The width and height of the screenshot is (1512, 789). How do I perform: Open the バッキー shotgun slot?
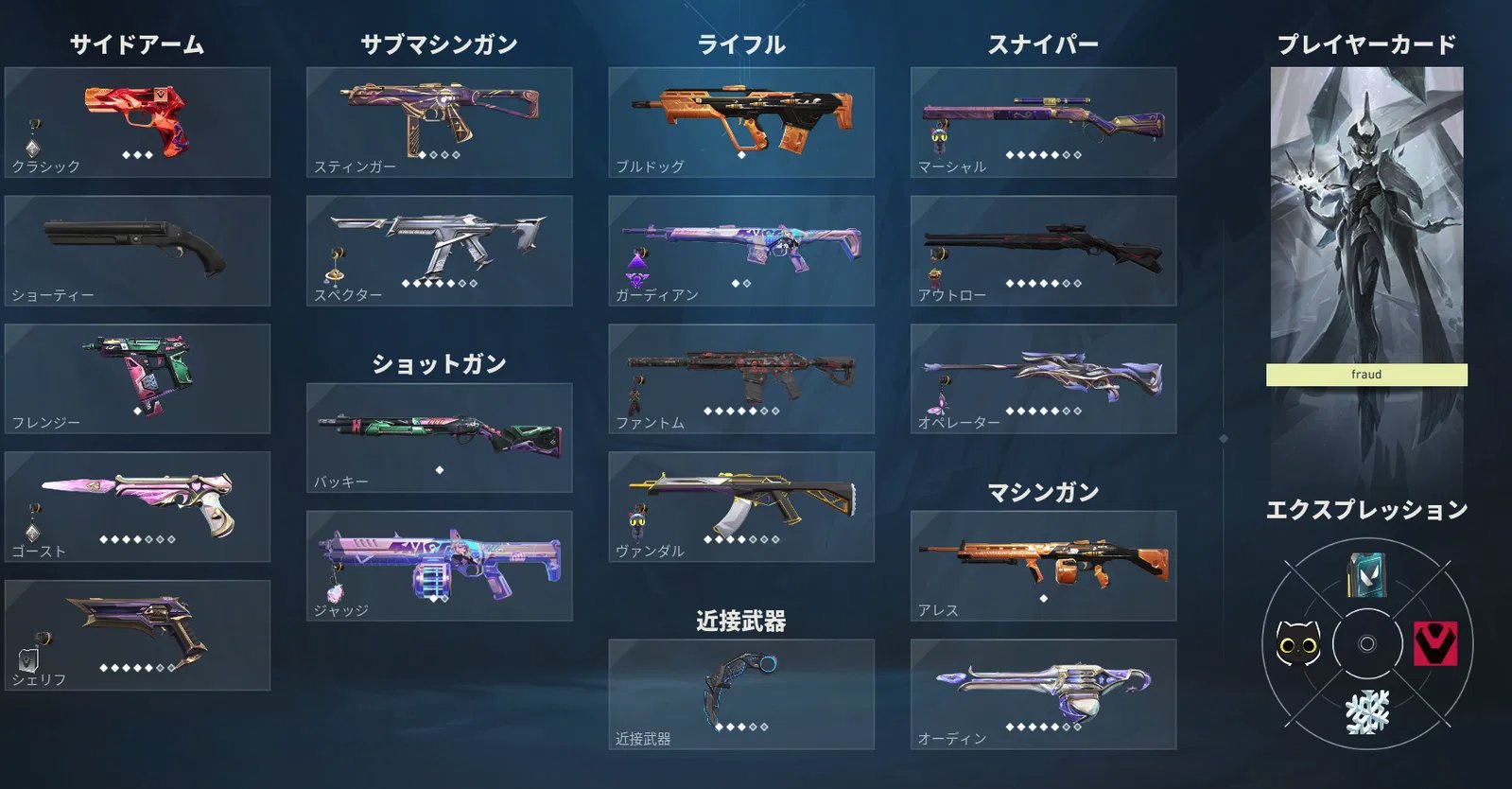439,437
